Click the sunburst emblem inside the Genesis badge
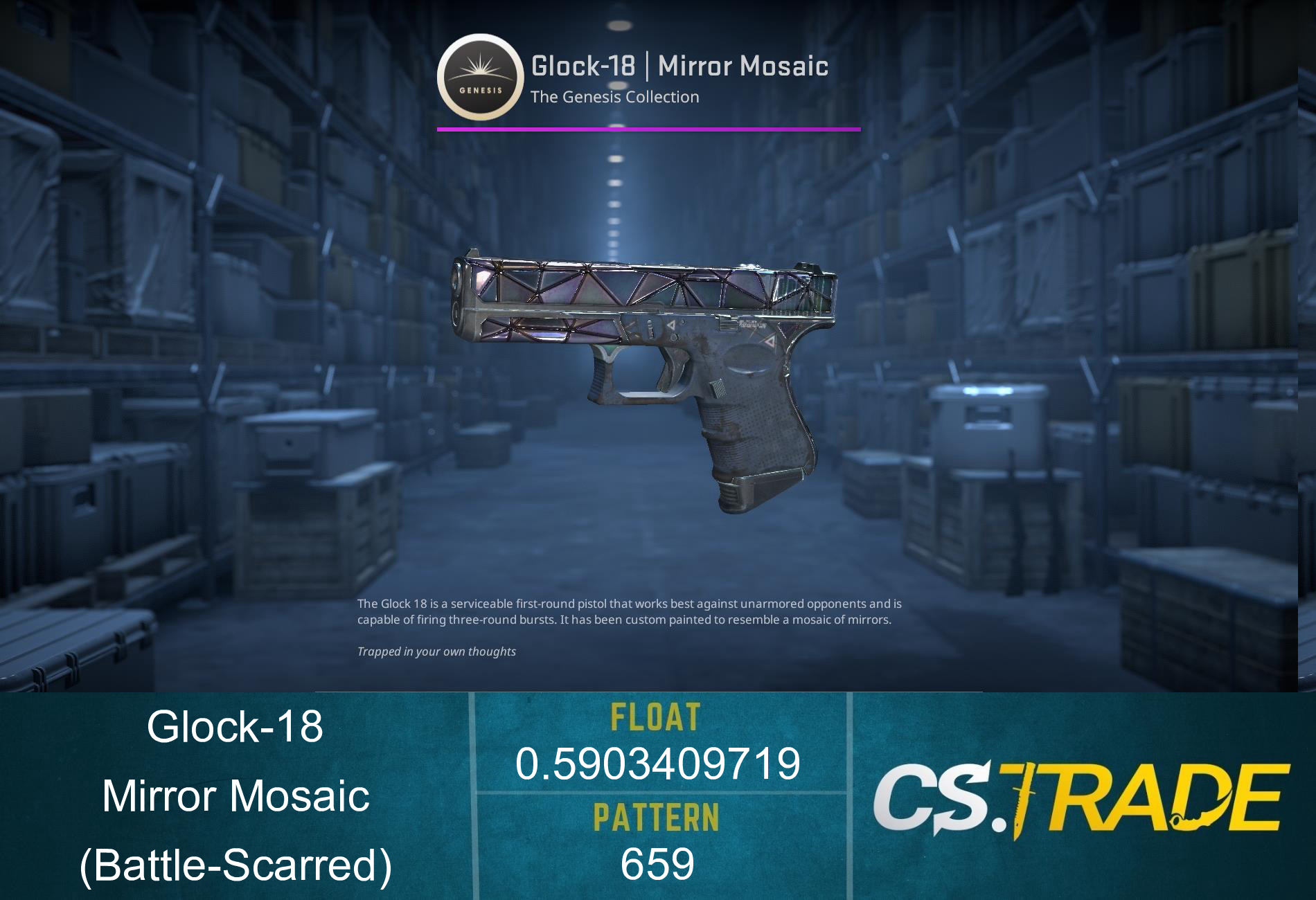The height and width of the screenshot is (900, 1316). [x=478, y=69]
